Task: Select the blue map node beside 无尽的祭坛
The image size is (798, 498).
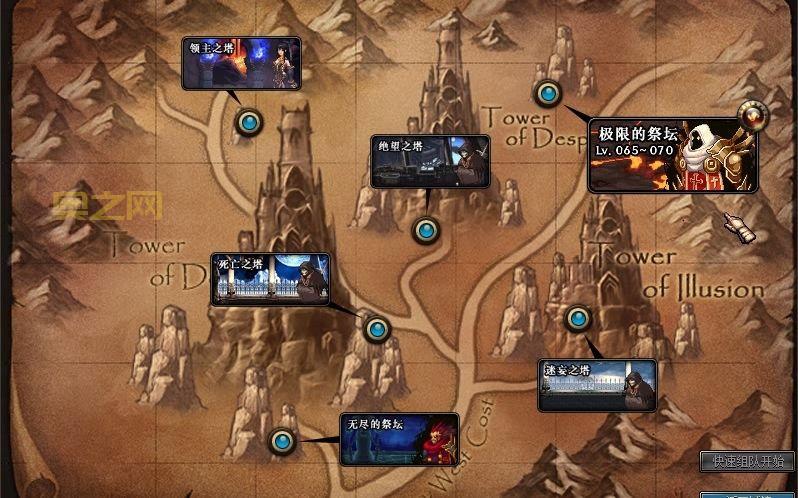Action: pyautogui.click(x=283, y=440)
